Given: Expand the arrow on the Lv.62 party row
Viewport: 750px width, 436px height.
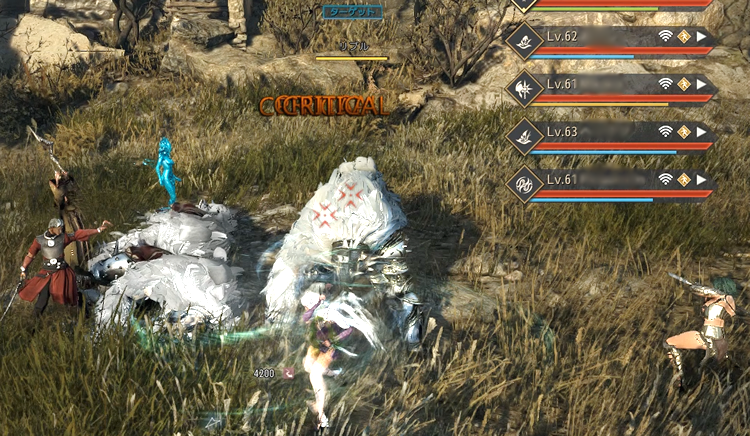Looking at the screenshot, I should 702,37.
